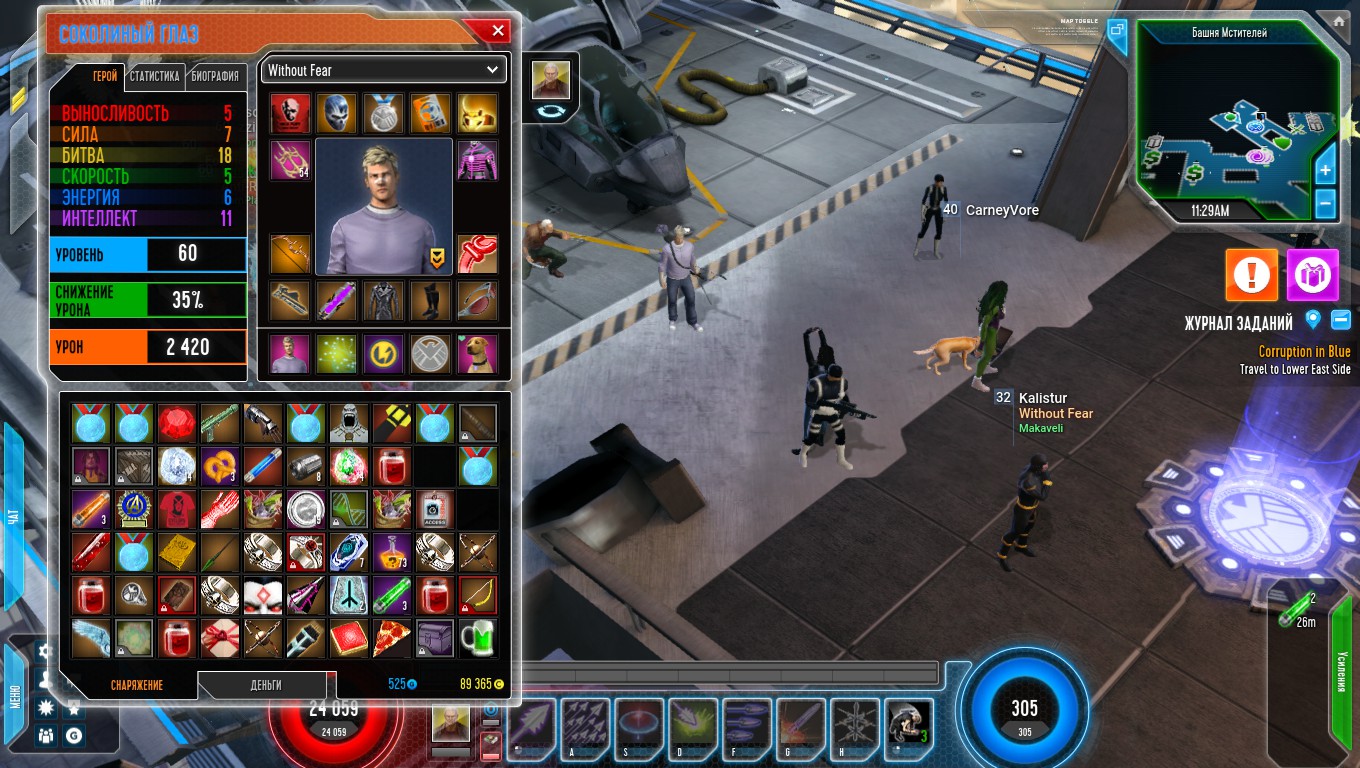
Task: Open the pink gift rewards button
Action: click(1313, 275)
